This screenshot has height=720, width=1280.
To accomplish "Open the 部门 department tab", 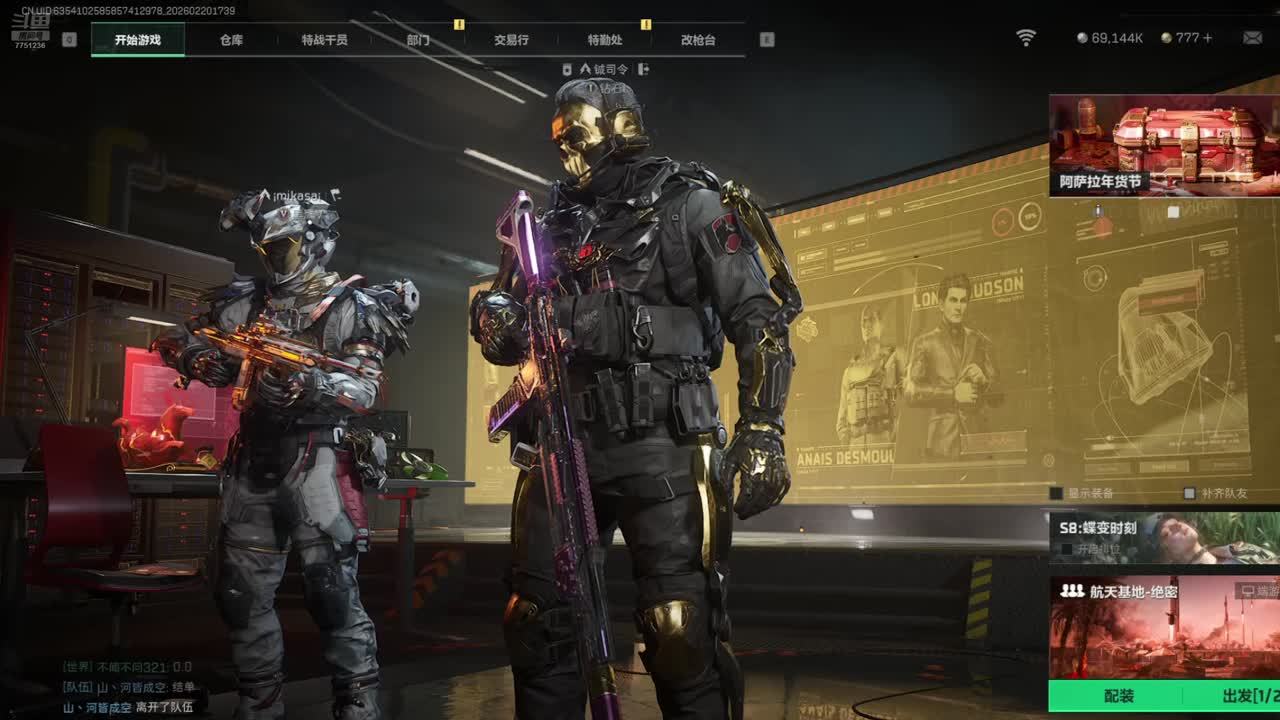I will coord(418,40).
